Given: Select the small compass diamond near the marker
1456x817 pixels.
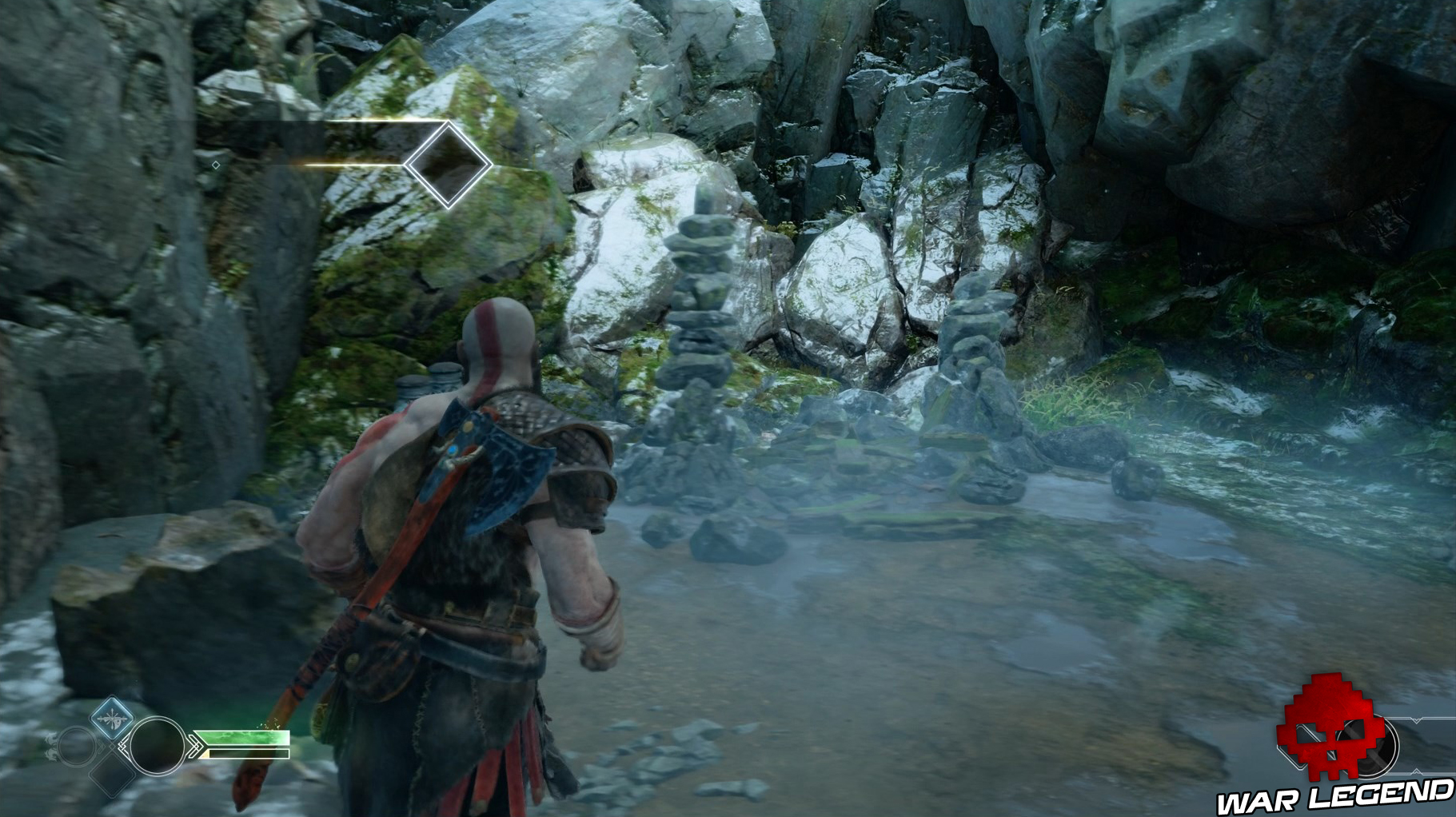Looking at the screenshot, I should pos(216,165).
